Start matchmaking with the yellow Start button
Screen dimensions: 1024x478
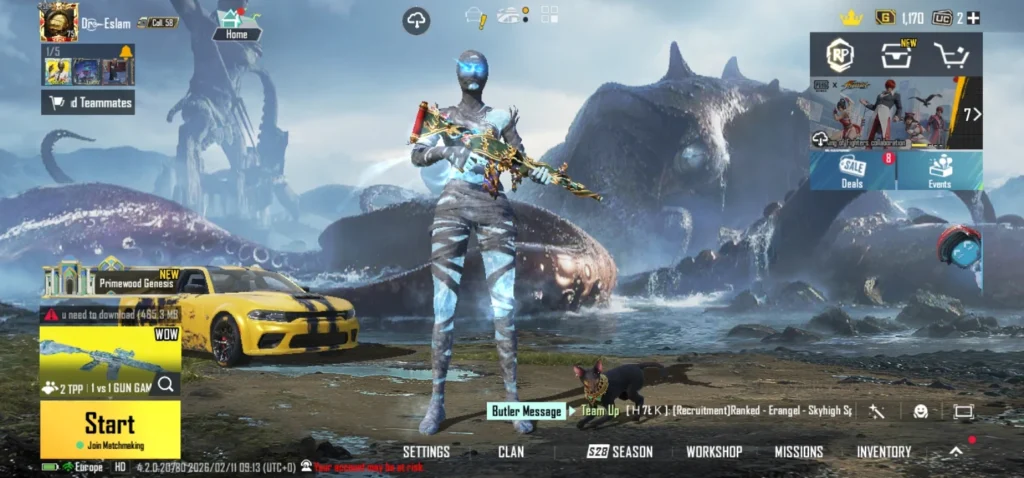tap(110, 429)
